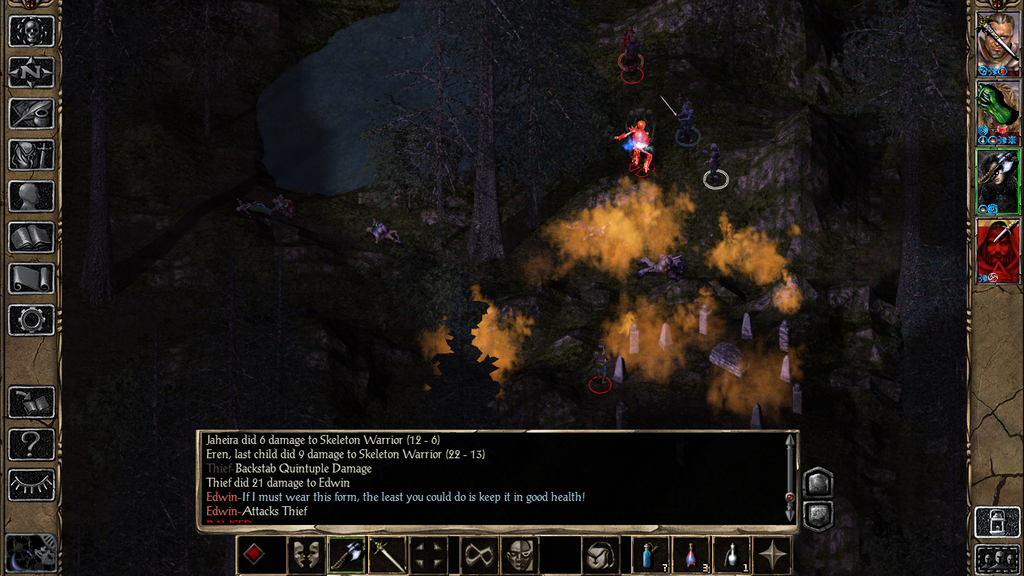
Task: Click the question mark help button
Action: pyautogui.click(x=31, y=443)
